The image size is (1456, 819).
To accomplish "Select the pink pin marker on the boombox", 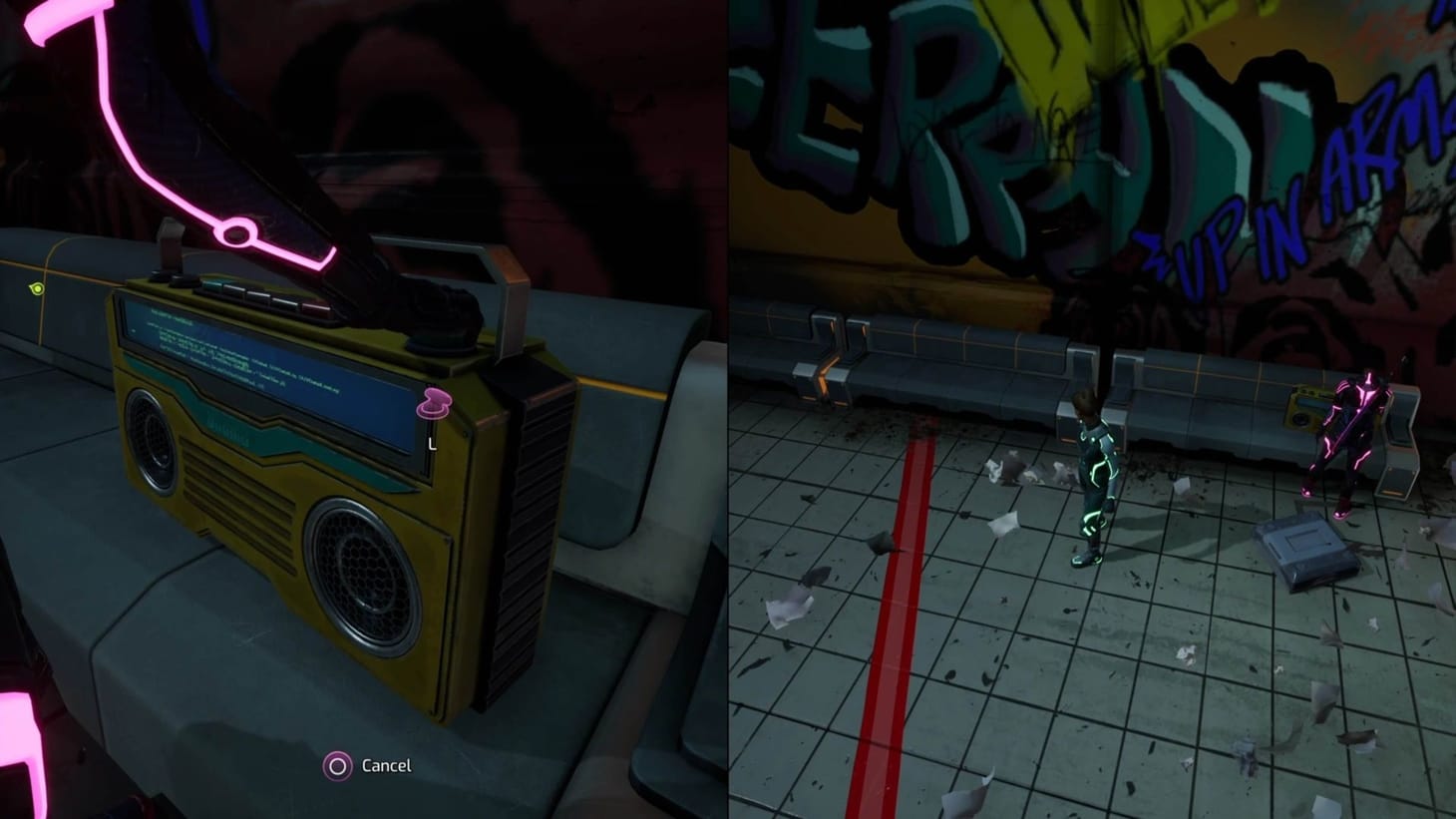I will pos(436,403).
